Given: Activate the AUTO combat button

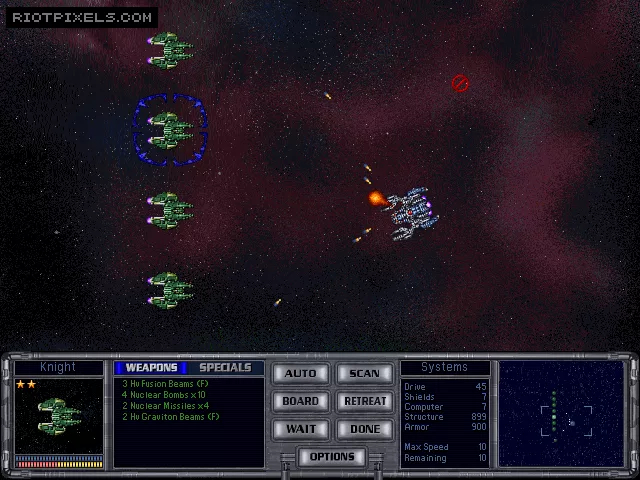Looking at the screenshot, I should (301, 374).
